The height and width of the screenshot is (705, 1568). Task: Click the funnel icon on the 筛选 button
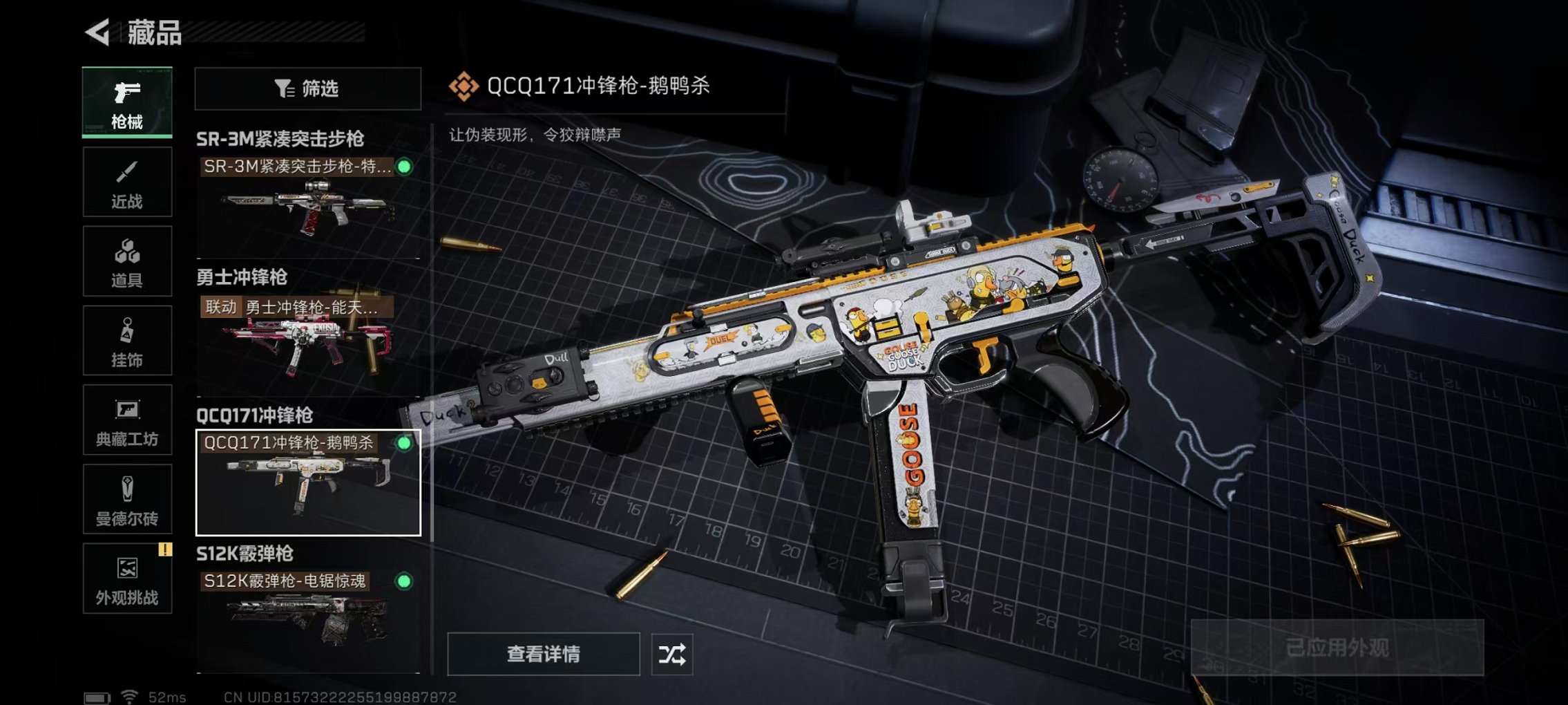282,88
